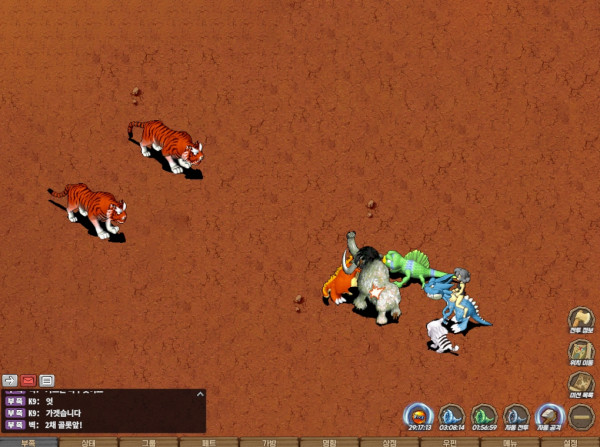The image size is (600, 447).
Task: Click the orange buff icon 29:17:13
Action: tap(419, 416)
